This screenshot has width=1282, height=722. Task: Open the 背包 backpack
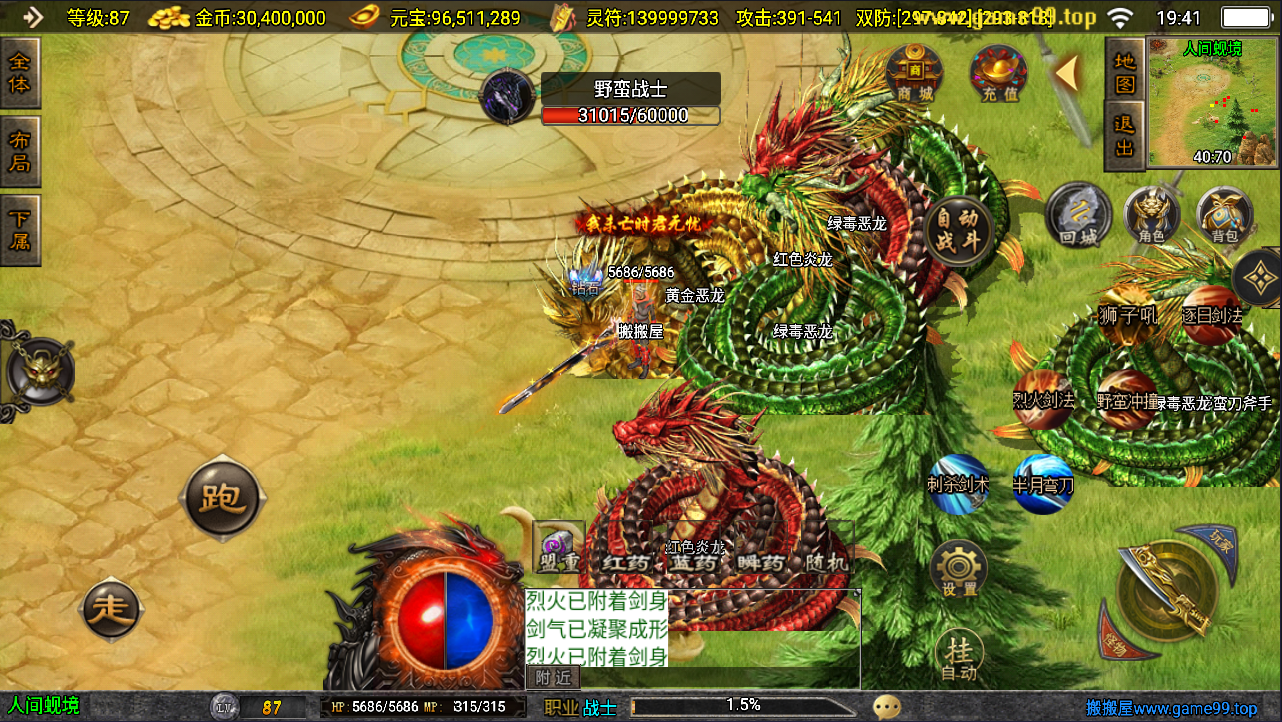pyautogui.click(x=1224, y=215)
